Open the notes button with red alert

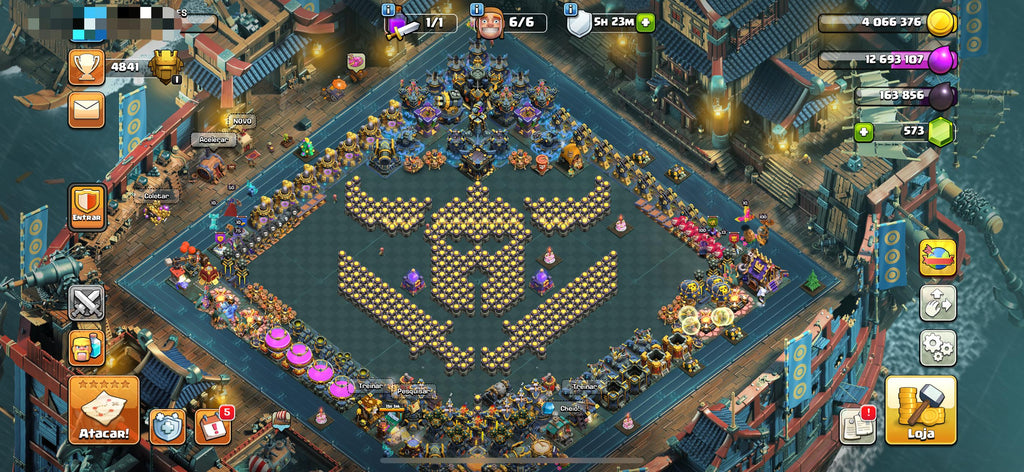click(x=858, y=426)
